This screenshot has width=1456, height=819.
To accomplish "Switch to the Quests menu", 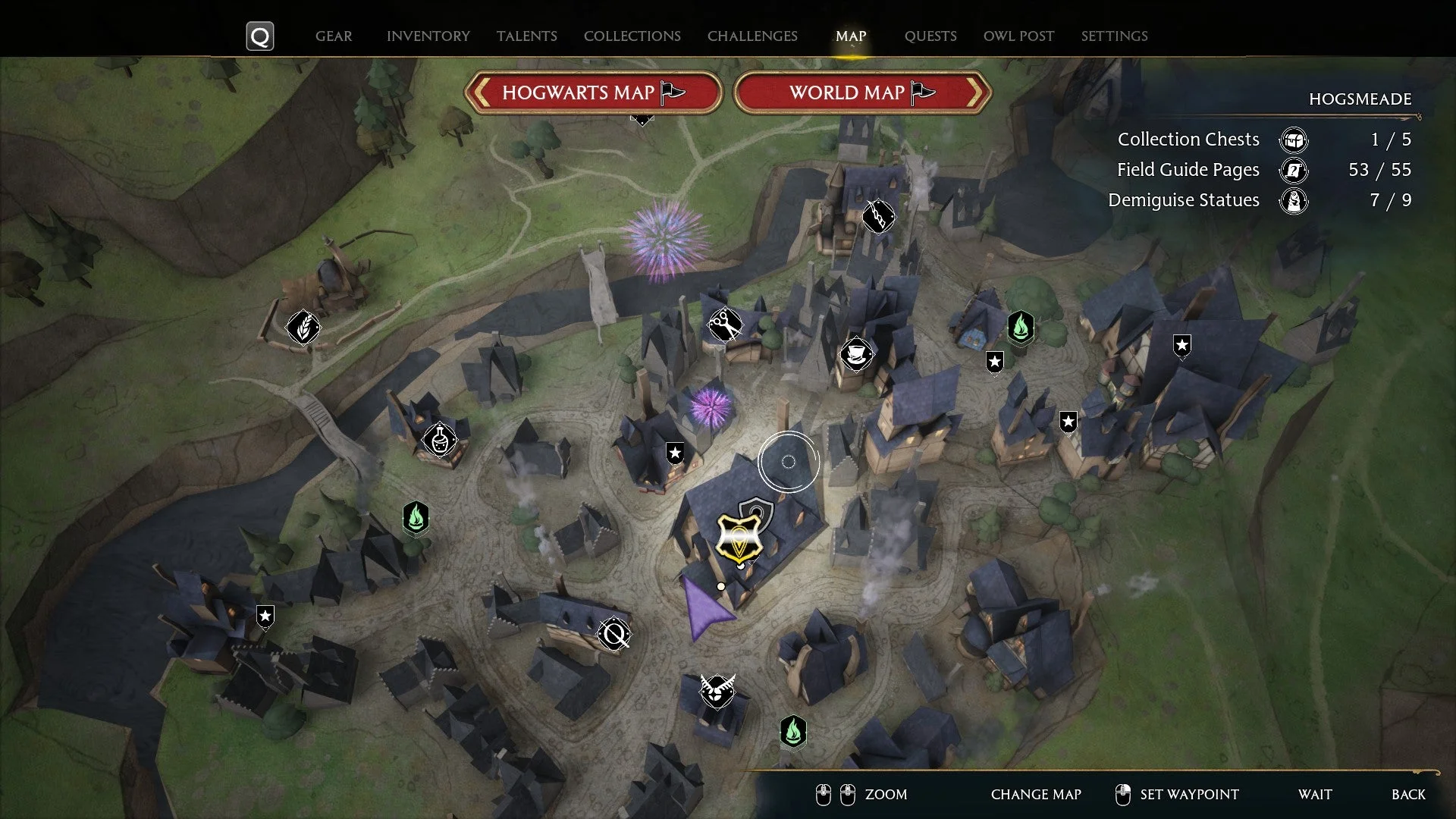I will point(930,36).
